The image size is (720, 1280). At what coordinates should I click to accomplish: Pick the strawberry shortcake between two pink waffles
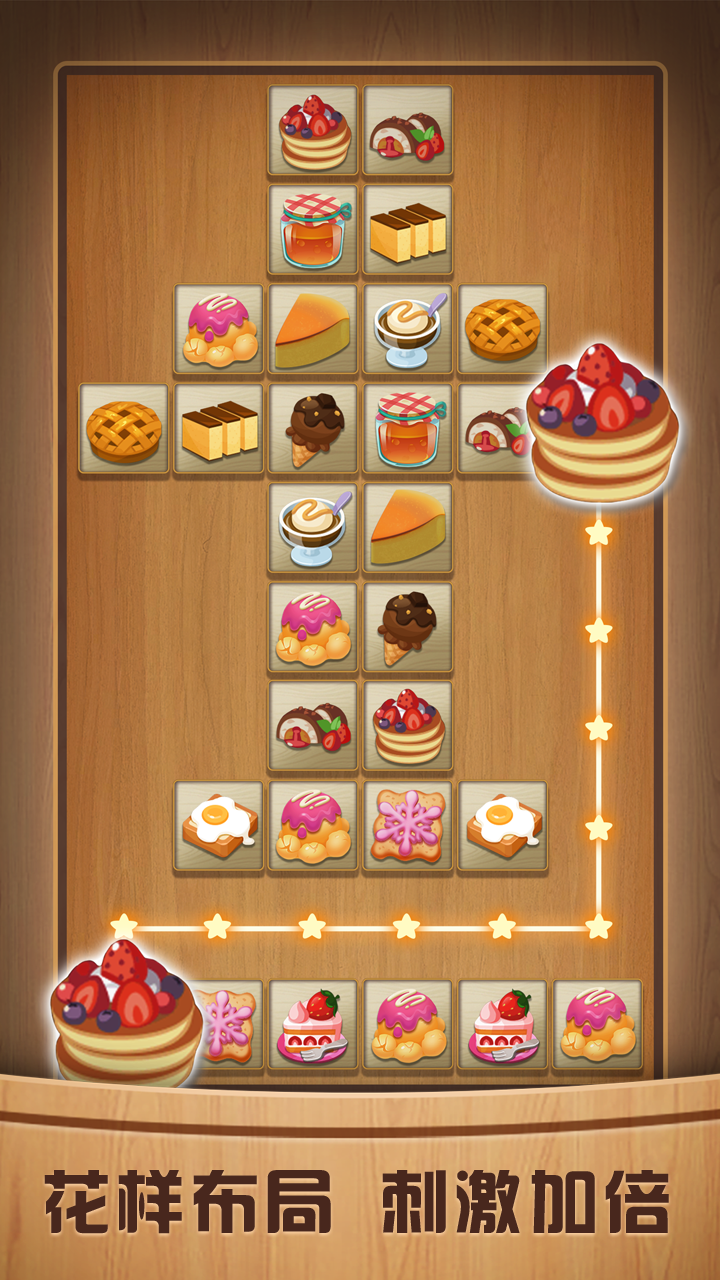[x=502, y=1024]
